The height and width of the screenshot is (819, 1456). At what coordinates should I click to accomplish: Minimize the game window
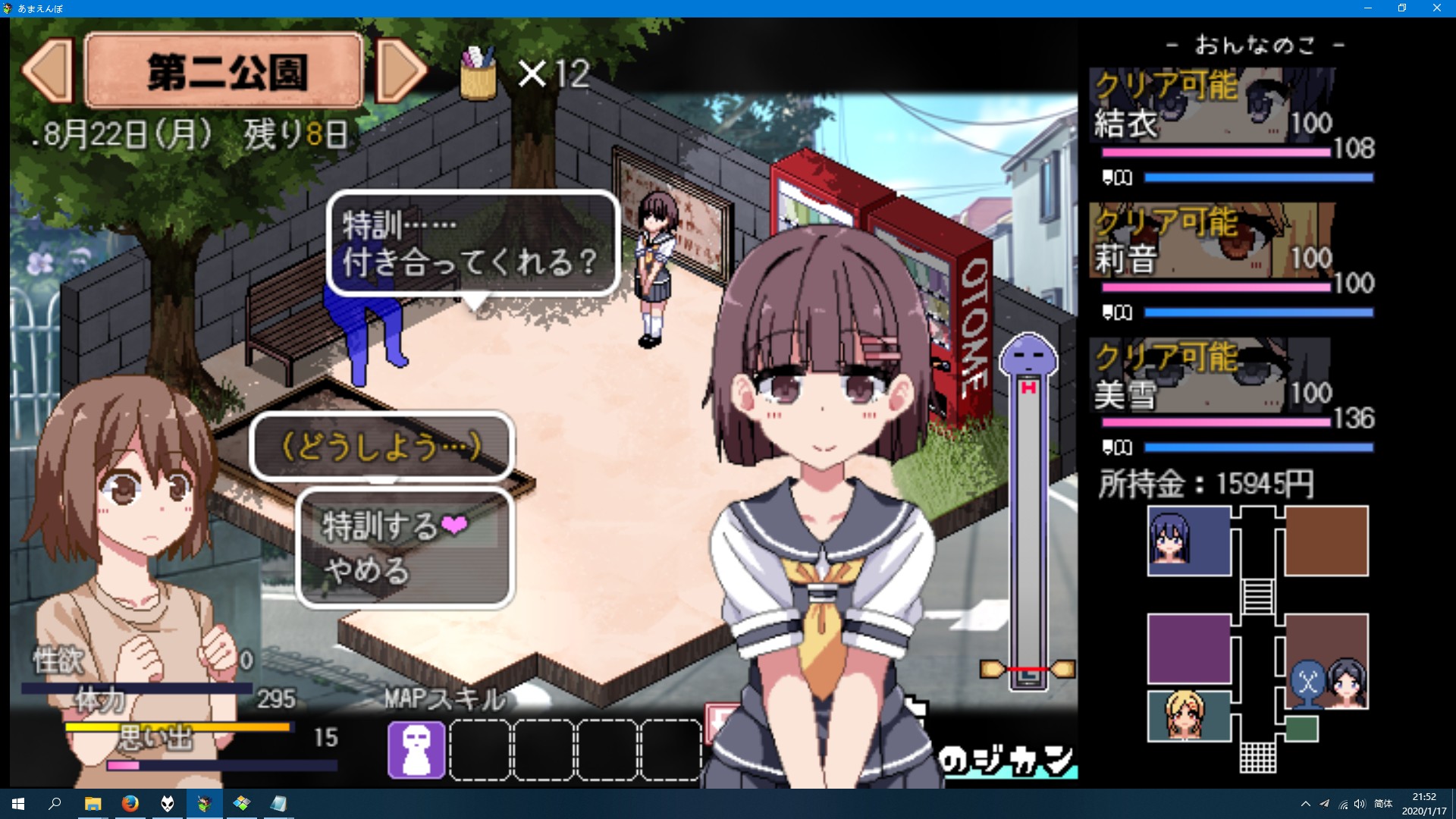(x=1368, y=8)
